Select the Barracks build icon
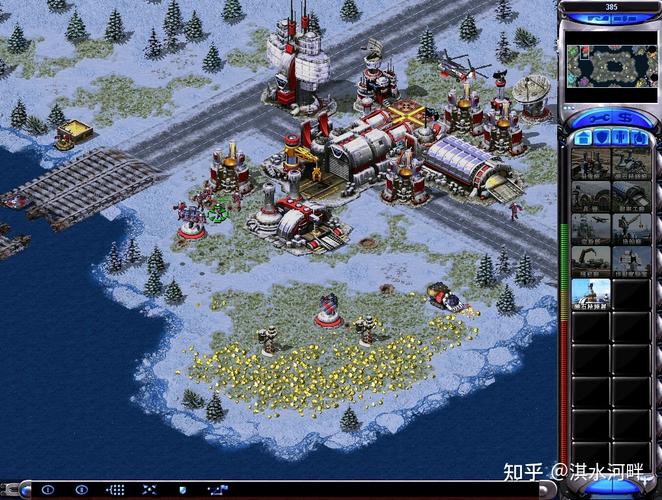 [590, 196]
